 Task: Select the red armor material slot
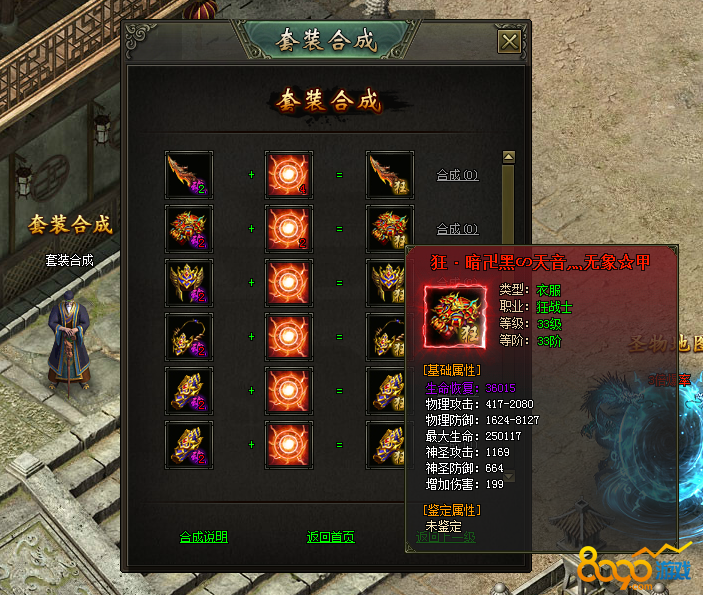[189, 229]
